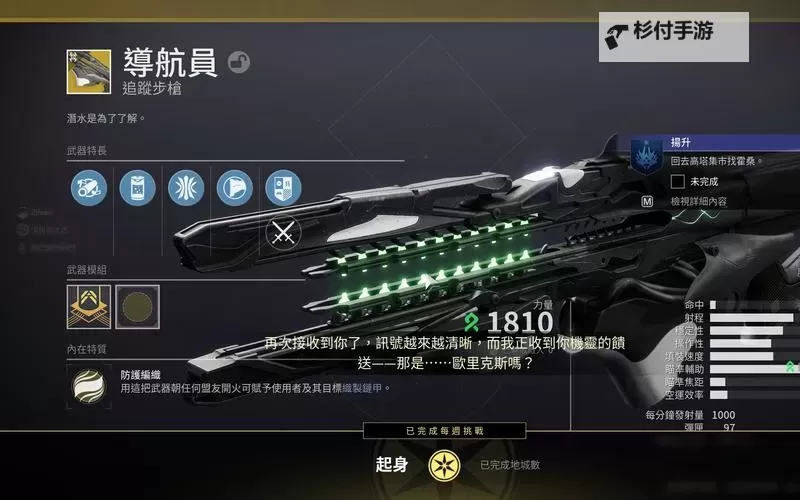Open the empty circular weapon mod slot
This screenshot has height=500, width=800.
[x=137, y=306]
